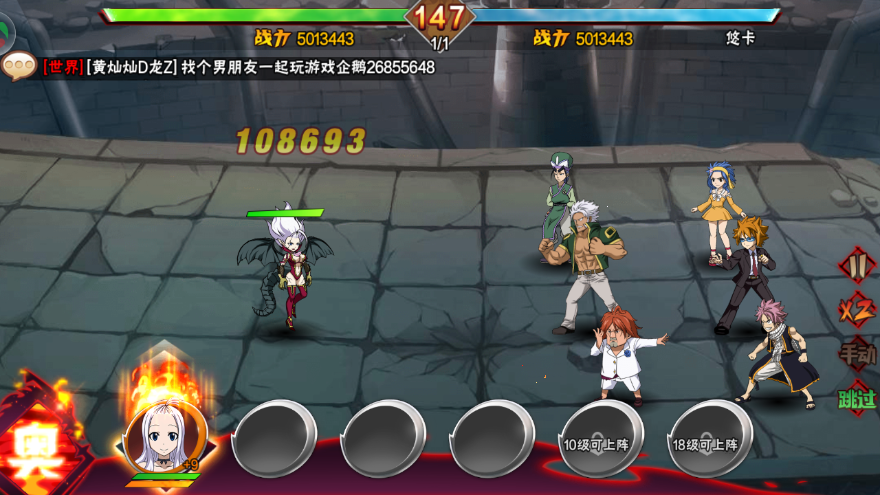Pause the battle
Image resolution: width=880 pixels, height=495 pixels.
[855, 266]
